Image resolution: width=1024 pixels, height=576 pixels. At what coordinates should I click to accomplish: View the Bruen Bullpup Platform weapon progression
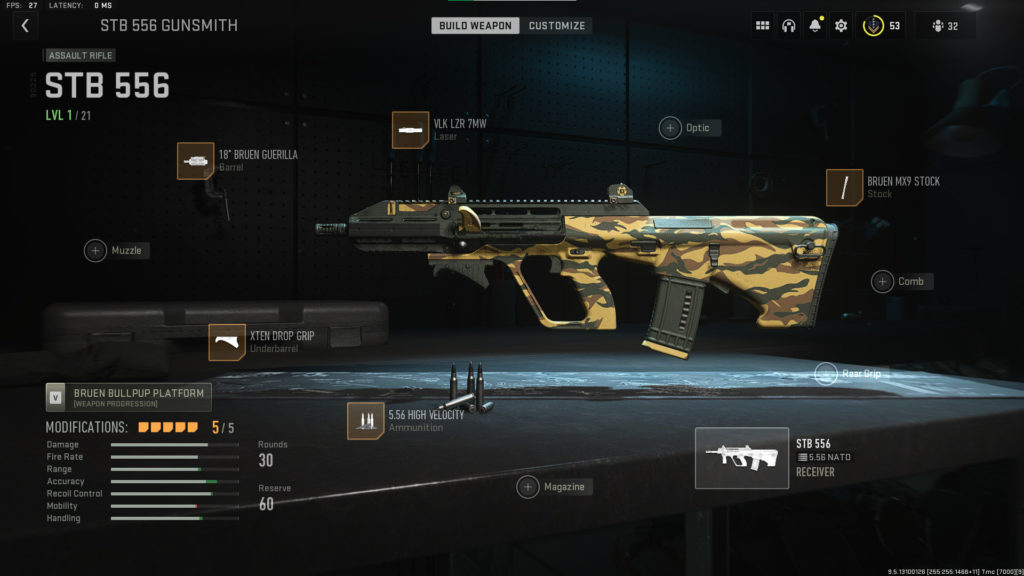[129, 397]
